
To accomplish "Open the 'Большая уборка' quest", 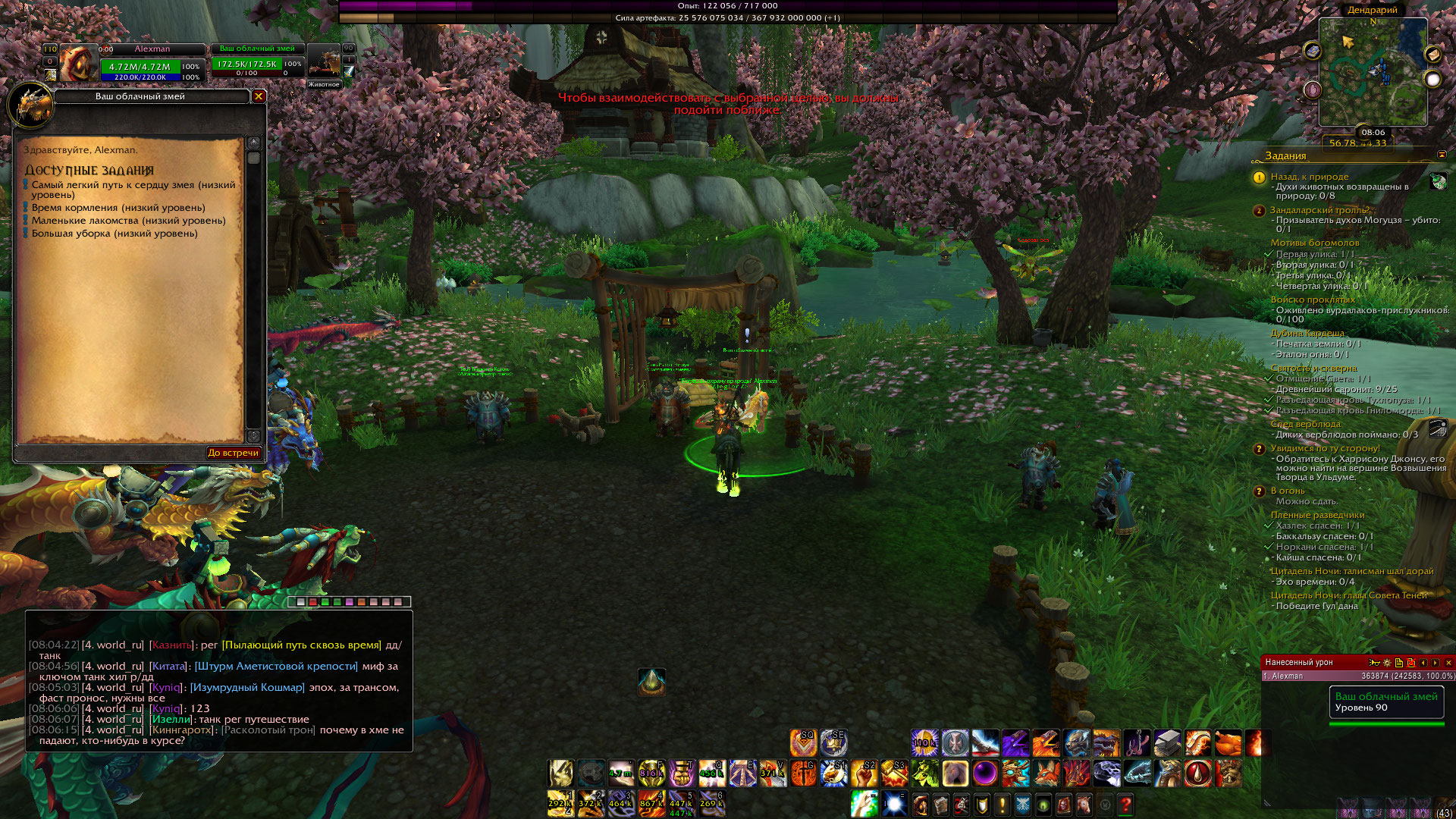I will pos(114,234).
